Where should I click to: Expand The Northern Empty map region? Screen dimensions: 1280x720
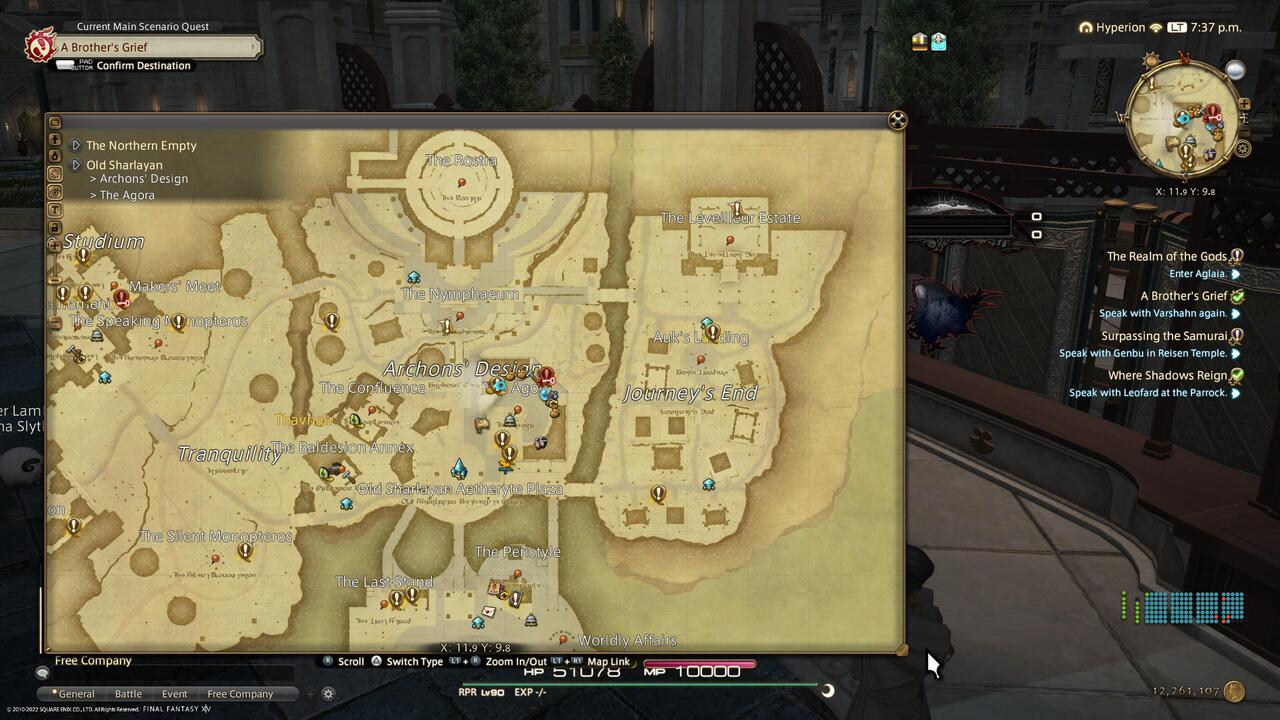tap(140, 145)
